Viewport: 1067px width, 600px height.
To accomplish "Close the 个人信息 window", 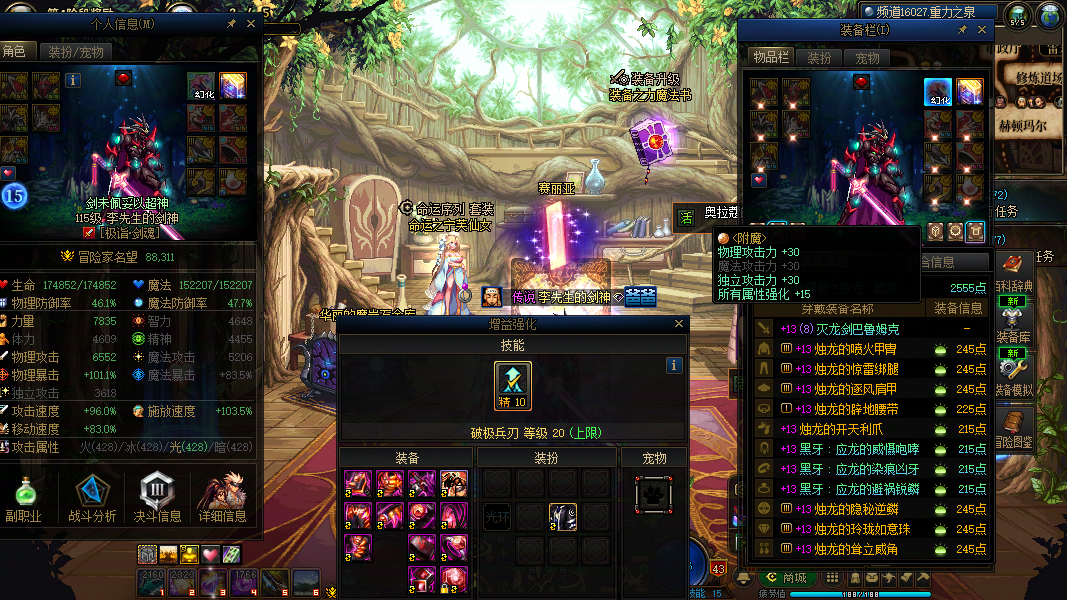I will pyautogui.click(x=251, y=23).
